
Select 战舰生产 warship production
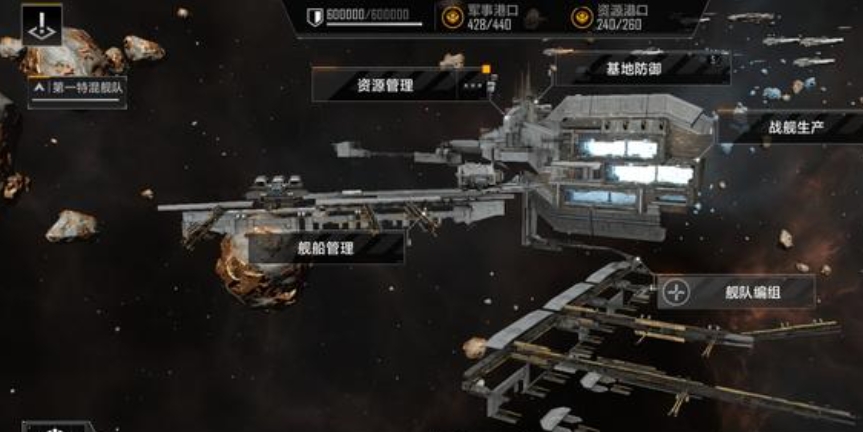(797, 127)
